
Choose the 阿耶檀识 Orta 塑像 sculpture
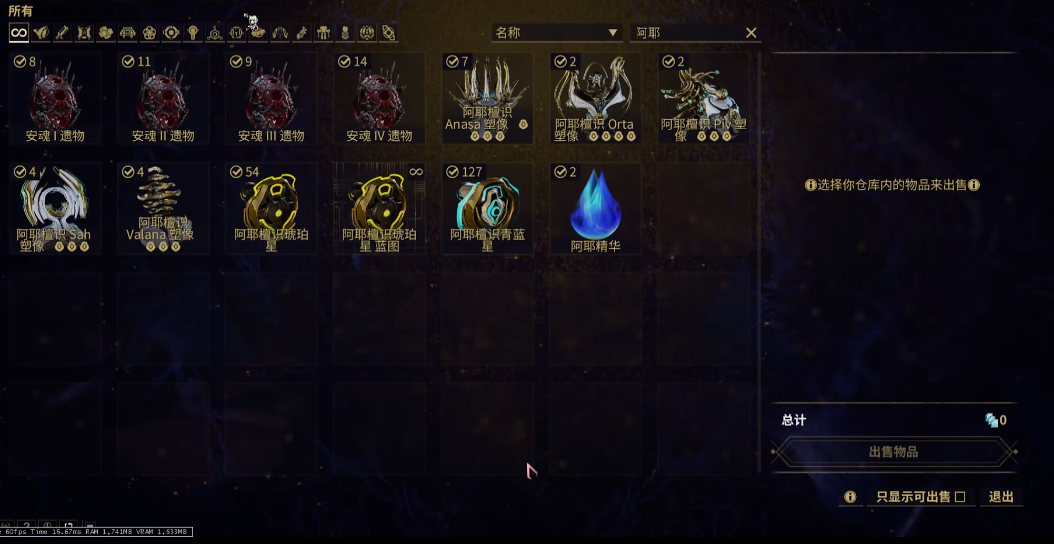point(595,99)
